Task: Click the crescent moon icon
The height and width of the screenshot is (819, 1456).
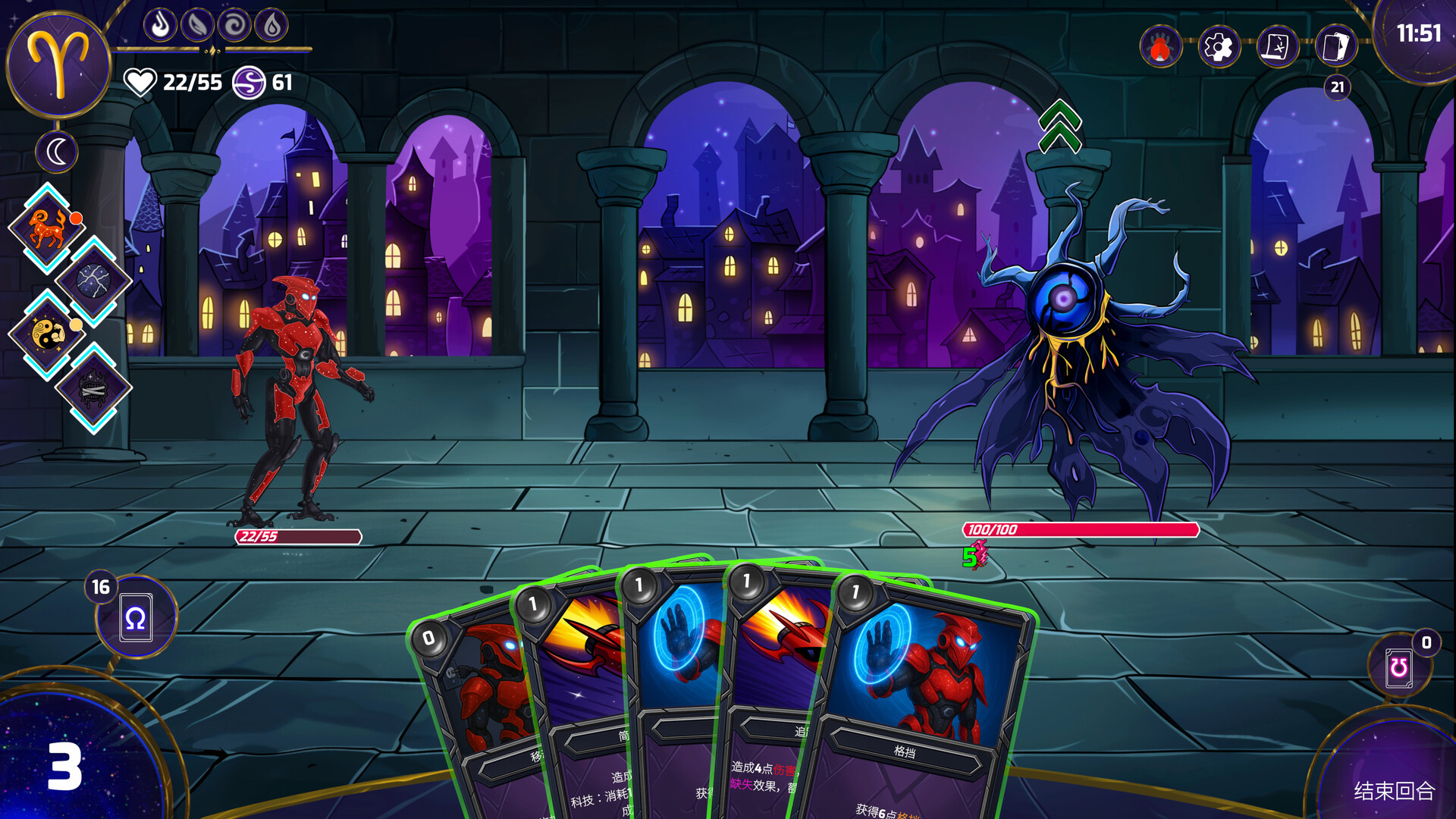Action: click(57, 152)
